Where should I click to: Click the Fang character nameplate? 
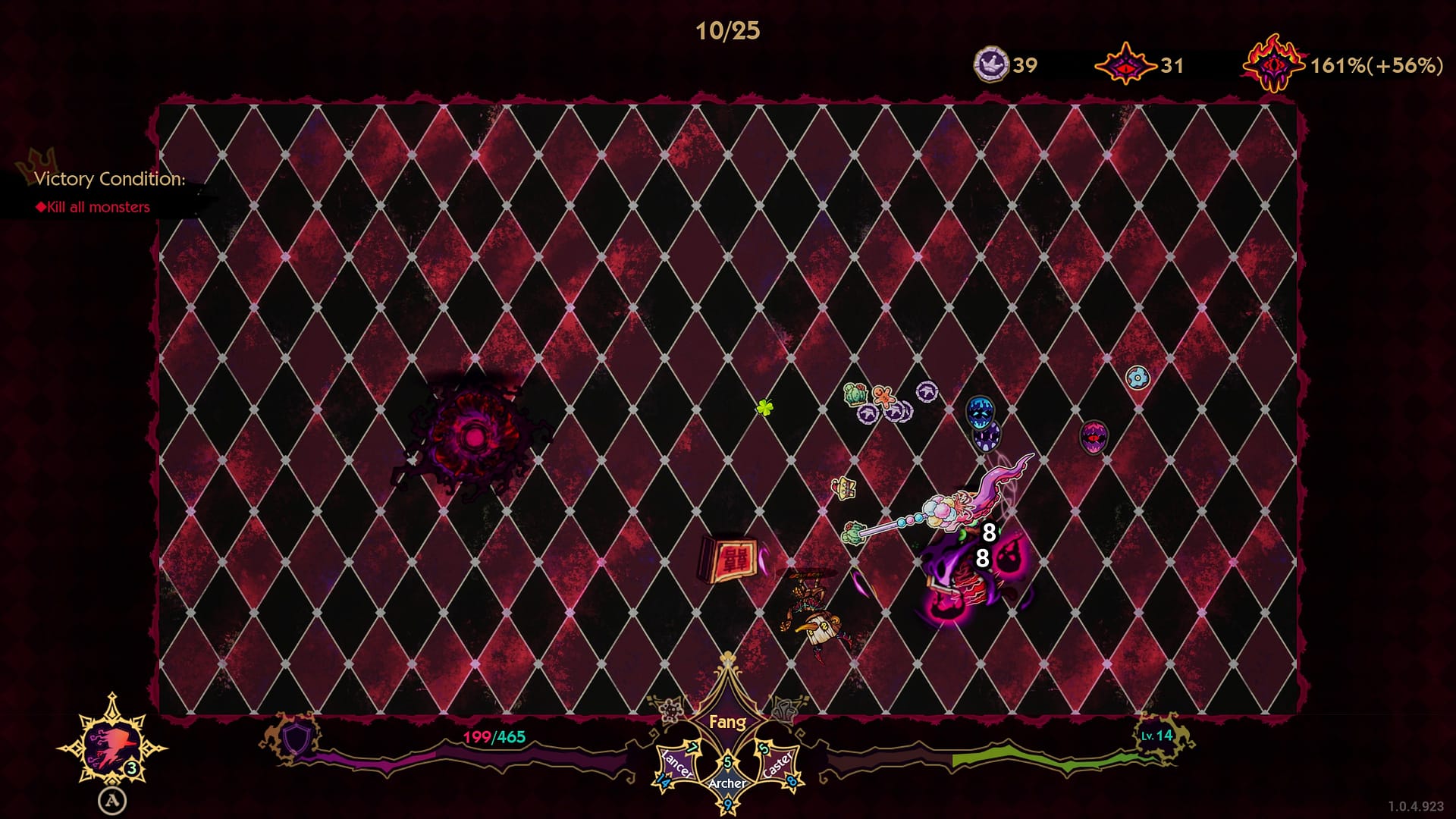pos(727,722)
